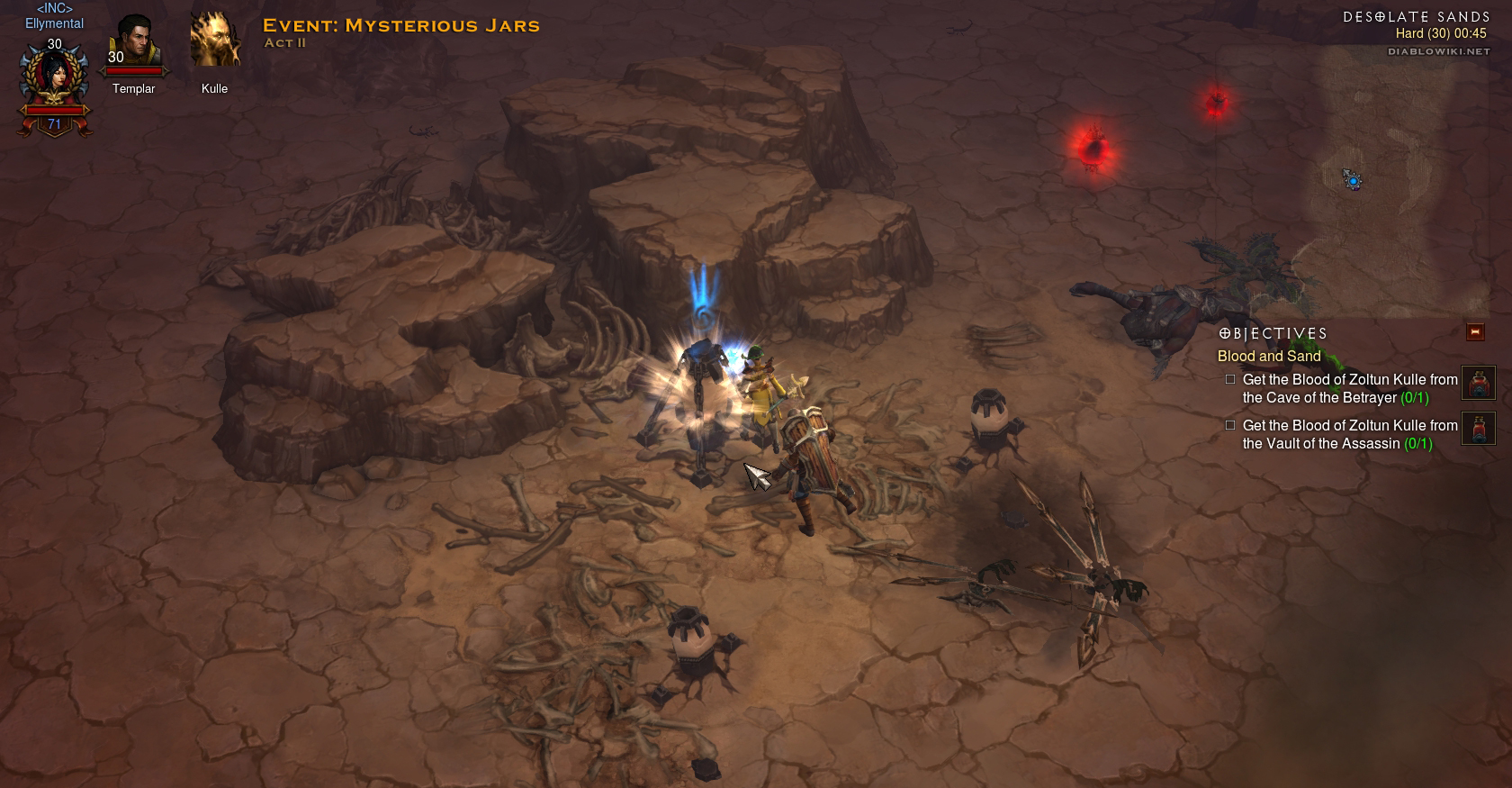Click the Cave of the Betrayer objective icon

pos(1478,383)
